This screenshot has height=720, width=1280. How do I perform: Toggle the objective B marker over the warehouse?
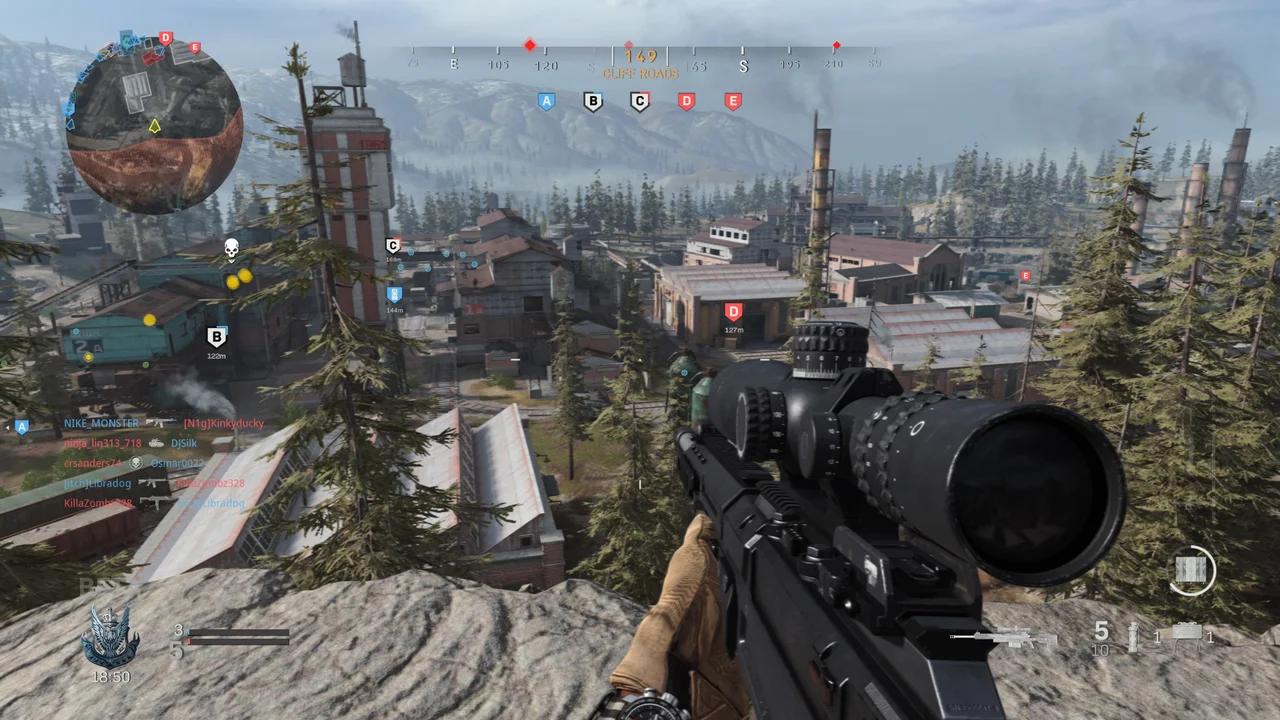tap(217, 338)
